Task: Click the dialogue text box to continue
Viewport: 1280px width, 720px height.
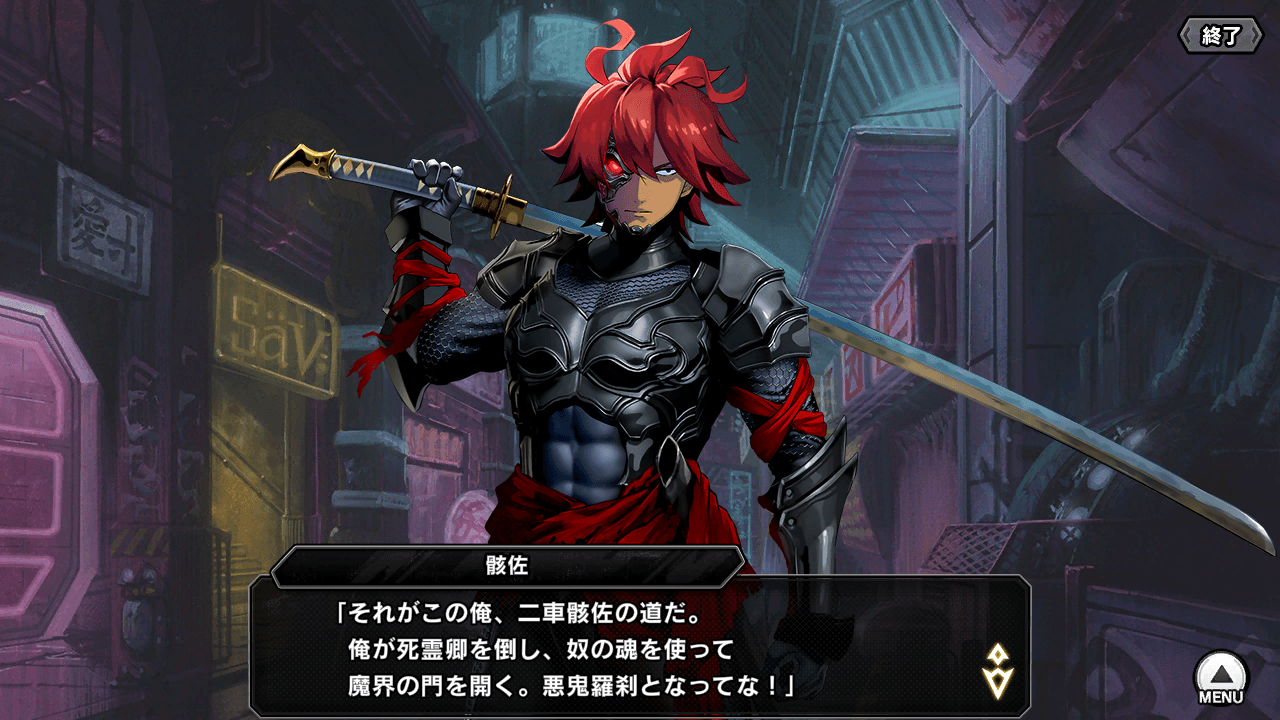Action: (640, 645)
